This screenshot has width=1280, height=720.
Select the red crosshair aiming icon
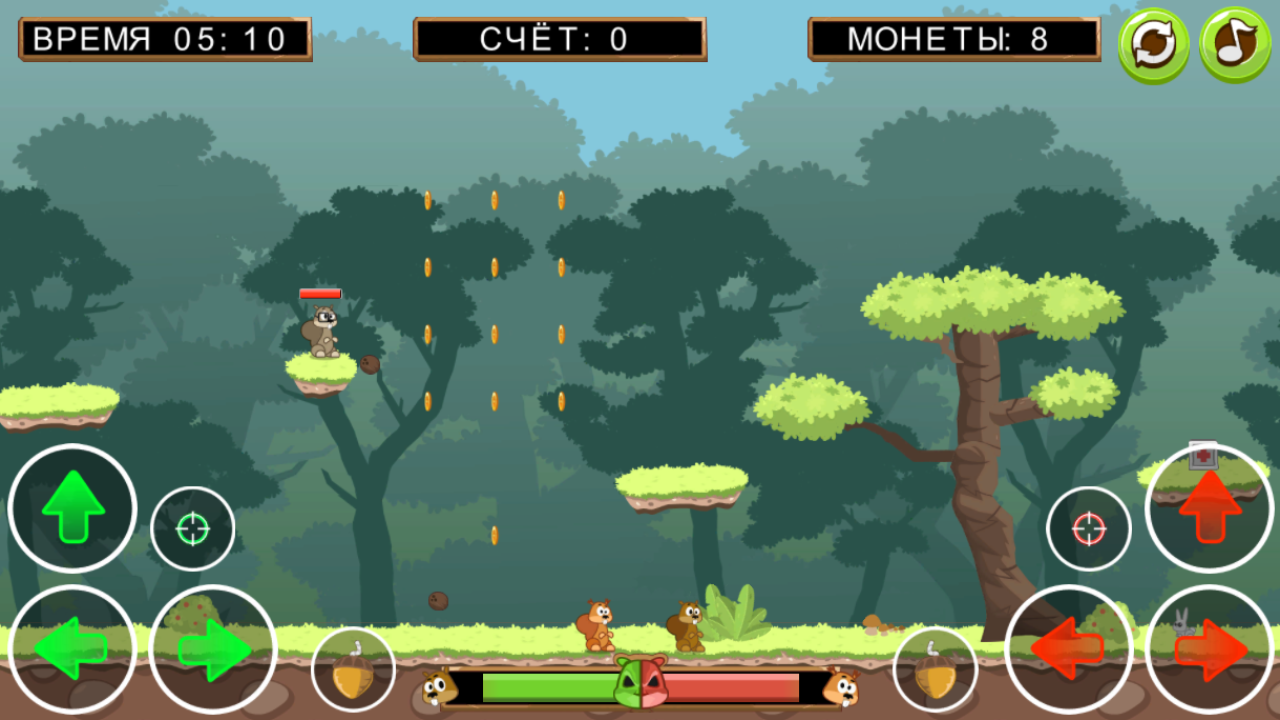pyautogui.click(x=1089, y=528)
